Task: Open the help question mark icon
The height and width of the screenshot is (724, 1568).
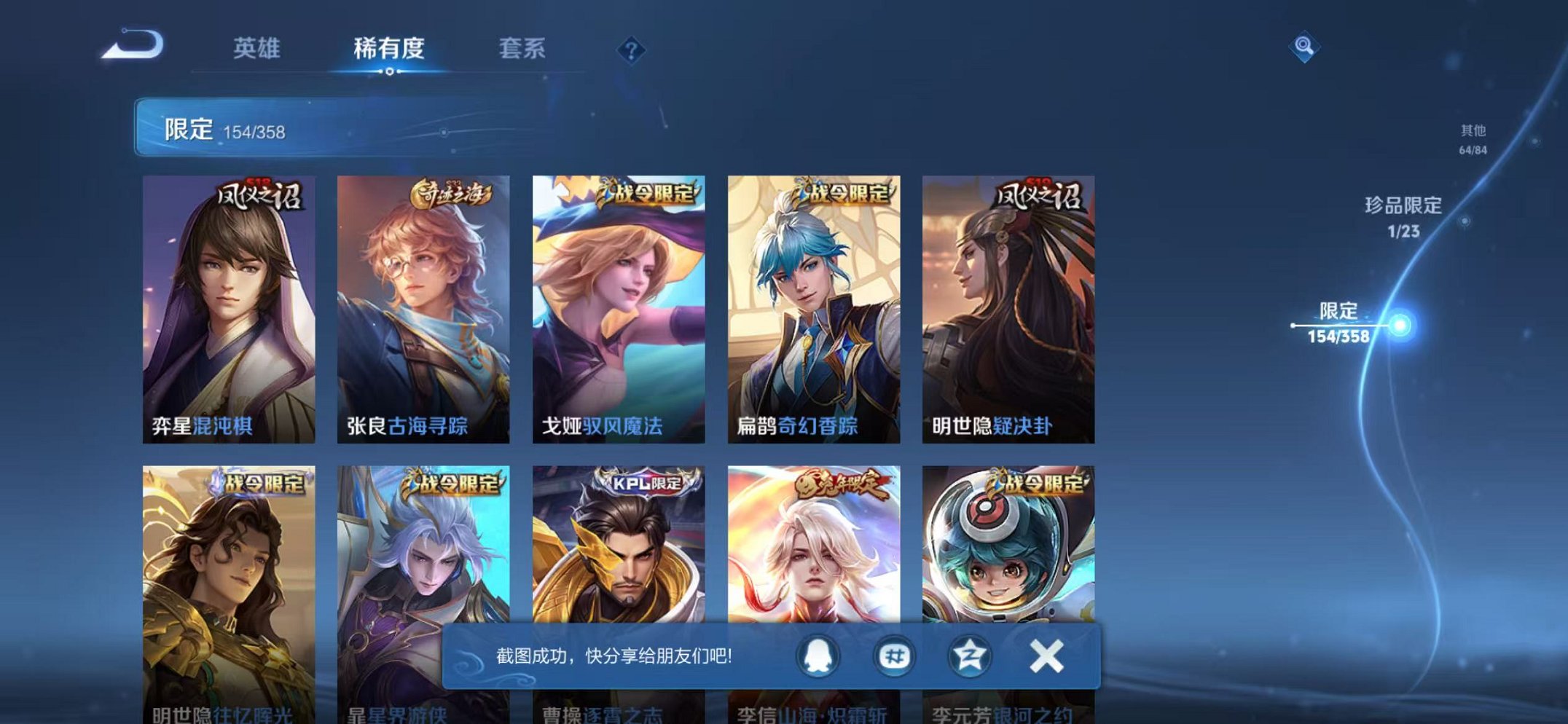Action: tap(632, 48)
